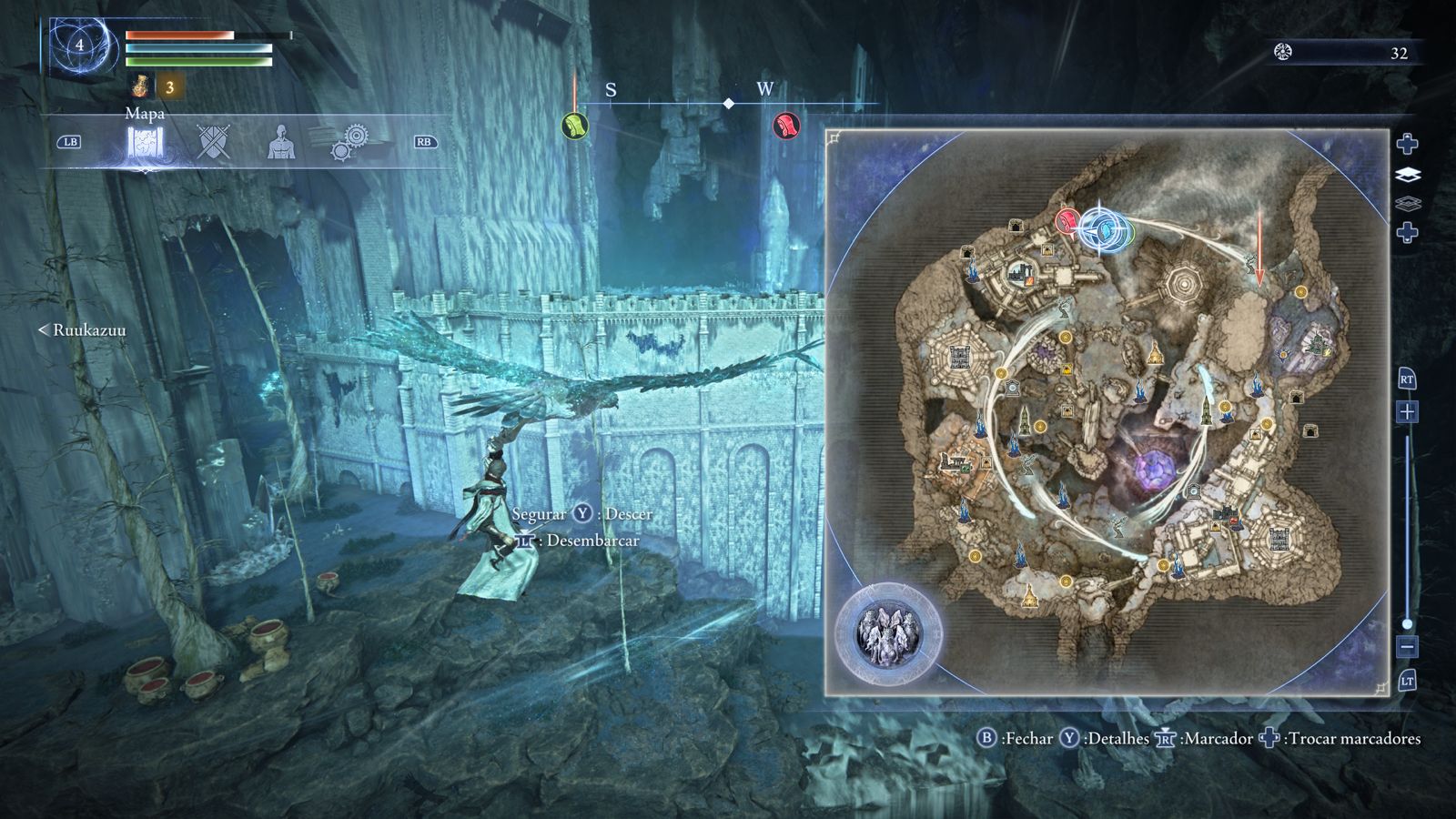Select the blue player position cursor on the map
The image size is (1456, 819).
tap(1101, 227)
